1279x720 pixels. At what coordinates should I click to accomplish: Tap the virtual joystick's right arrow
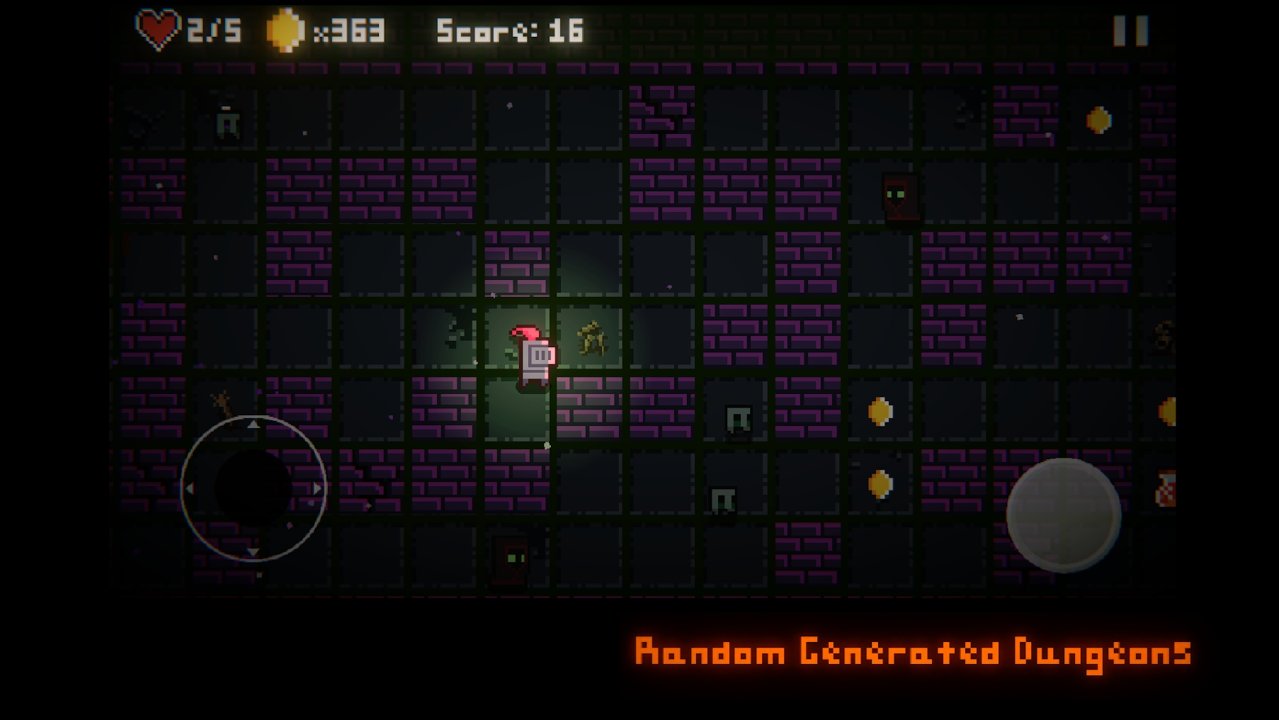[318, 489]
